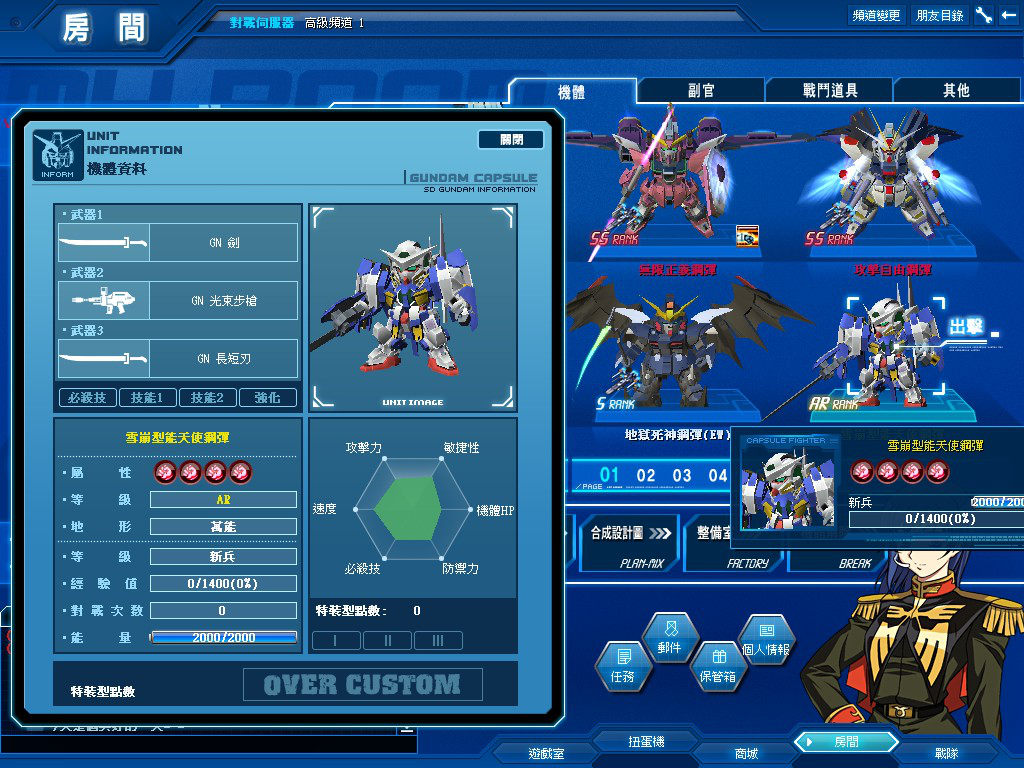
Task: Switch to the 副官 adjutant tab
Action: click(701, 91)
